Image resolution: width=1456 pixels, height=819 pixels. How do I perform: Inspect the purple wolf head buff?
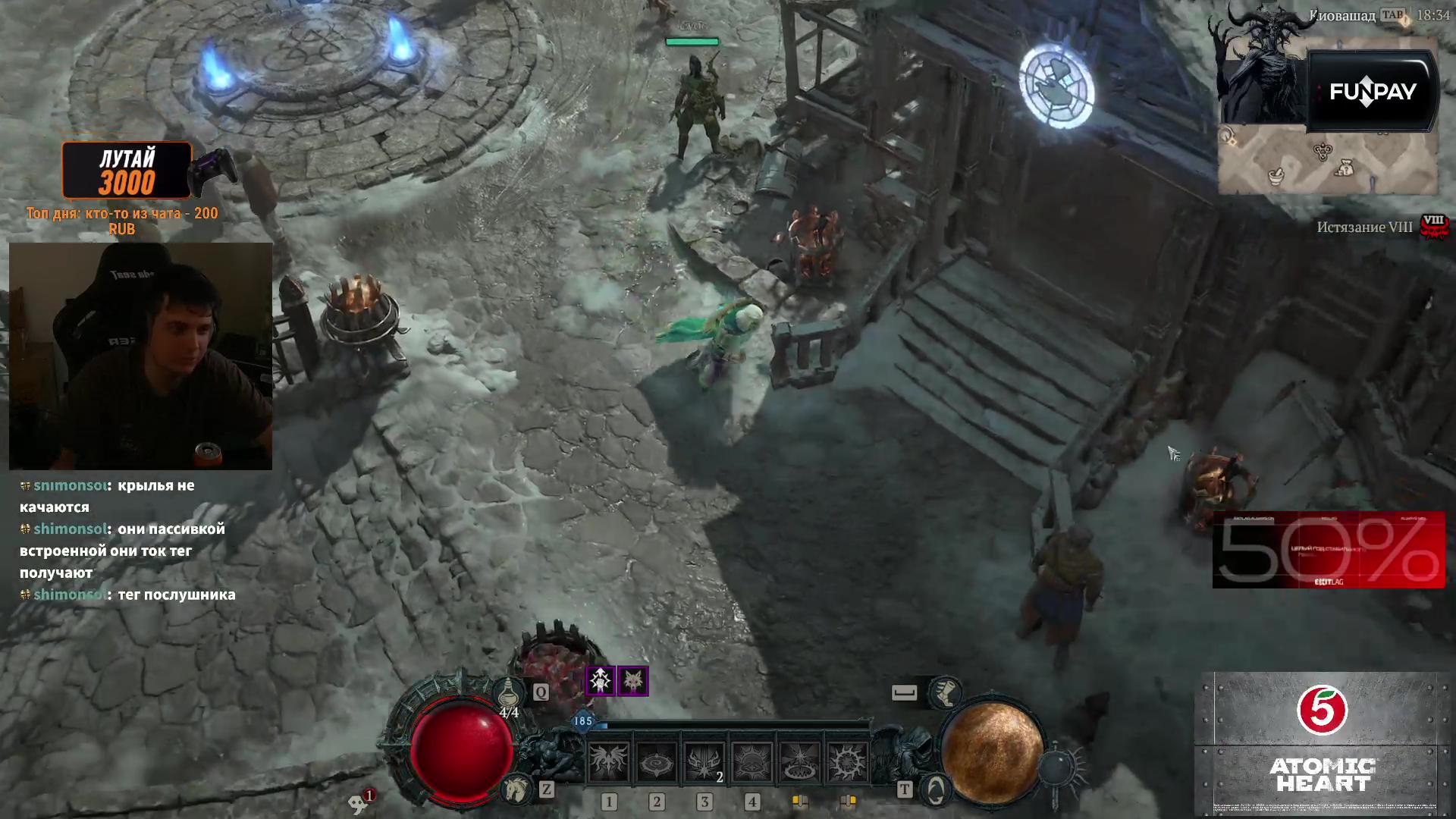click(x=633, y=681)
